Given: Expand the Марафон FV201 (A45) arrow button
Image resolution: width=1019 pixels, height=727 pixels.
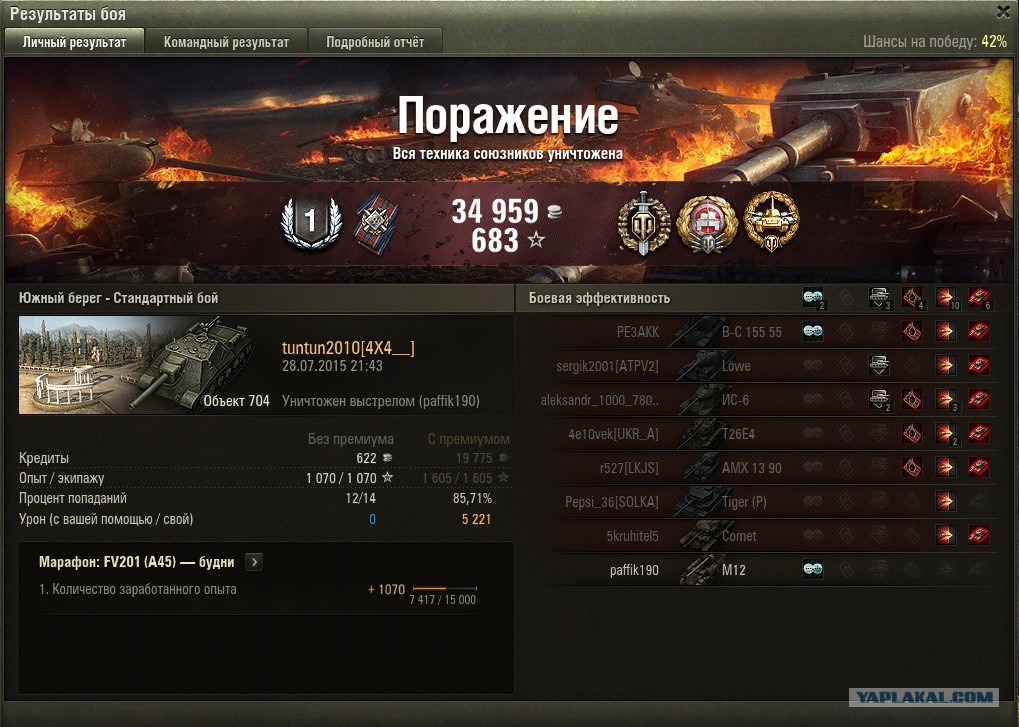Looking at the screenshot, I should click(x=254, y=562).
